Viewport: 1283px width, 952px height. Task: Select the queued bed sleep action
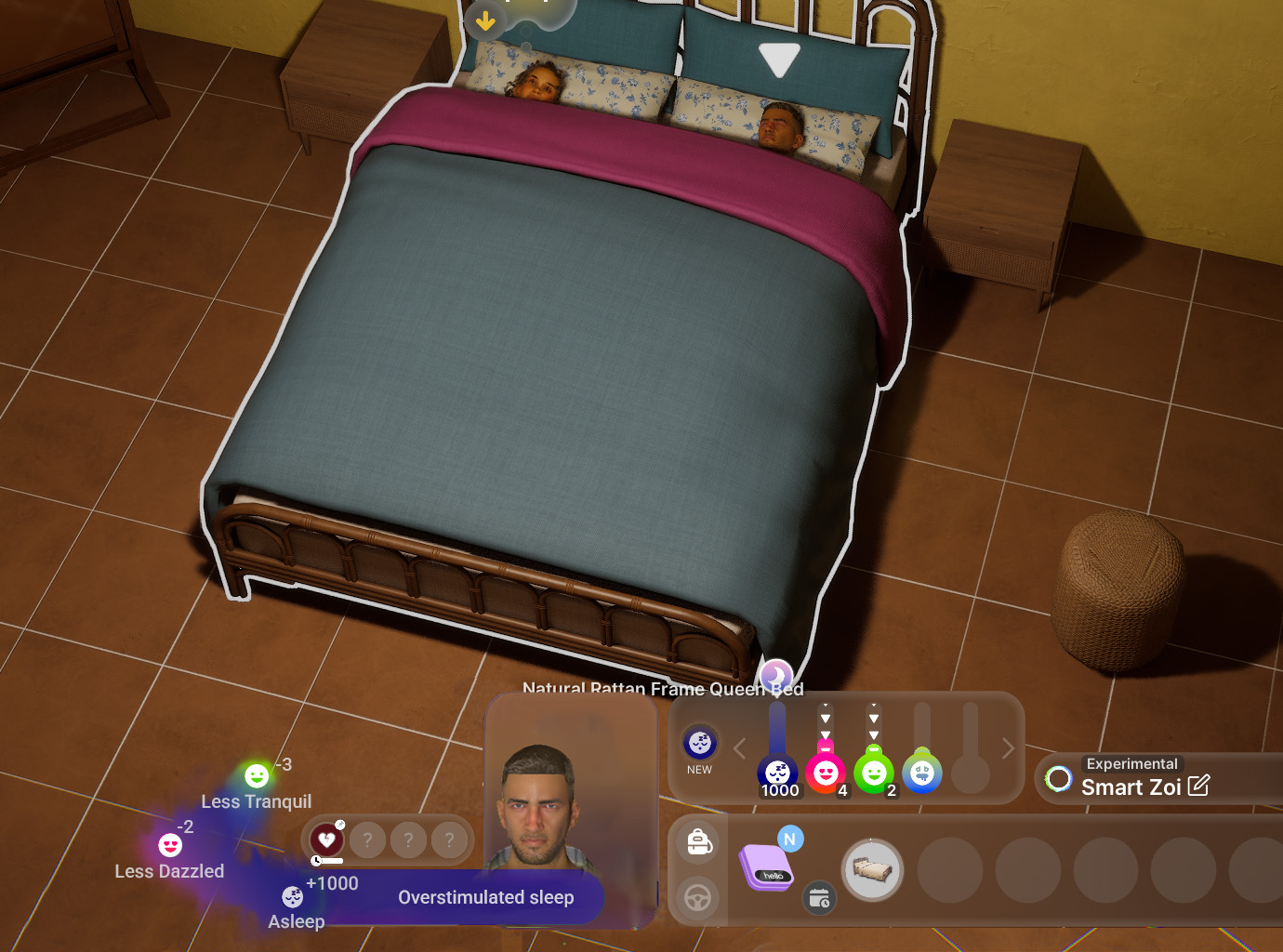pyautogui.click(x=872, y=870)
